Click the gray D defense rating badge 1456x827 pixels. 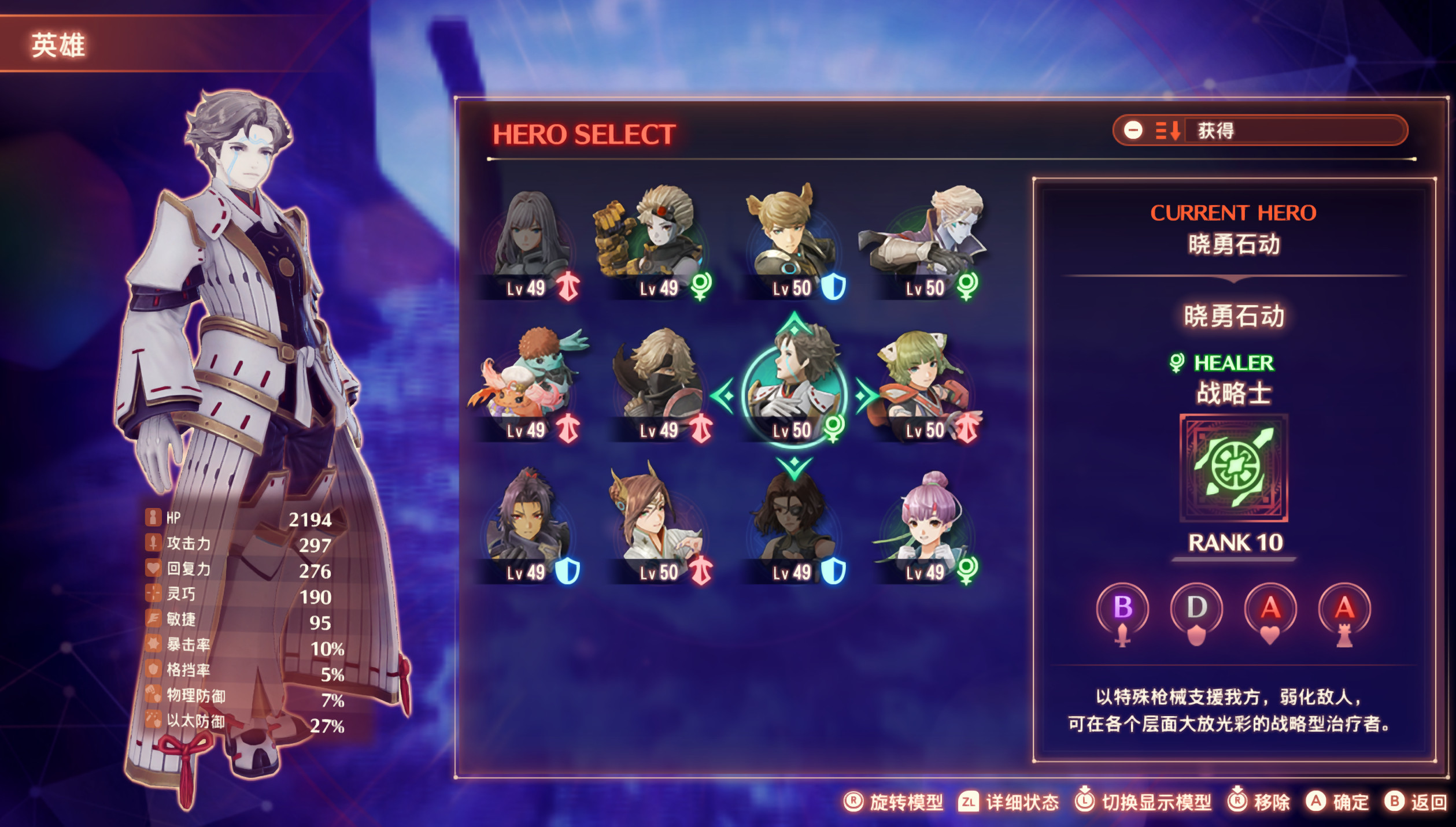pos(1196,608)
